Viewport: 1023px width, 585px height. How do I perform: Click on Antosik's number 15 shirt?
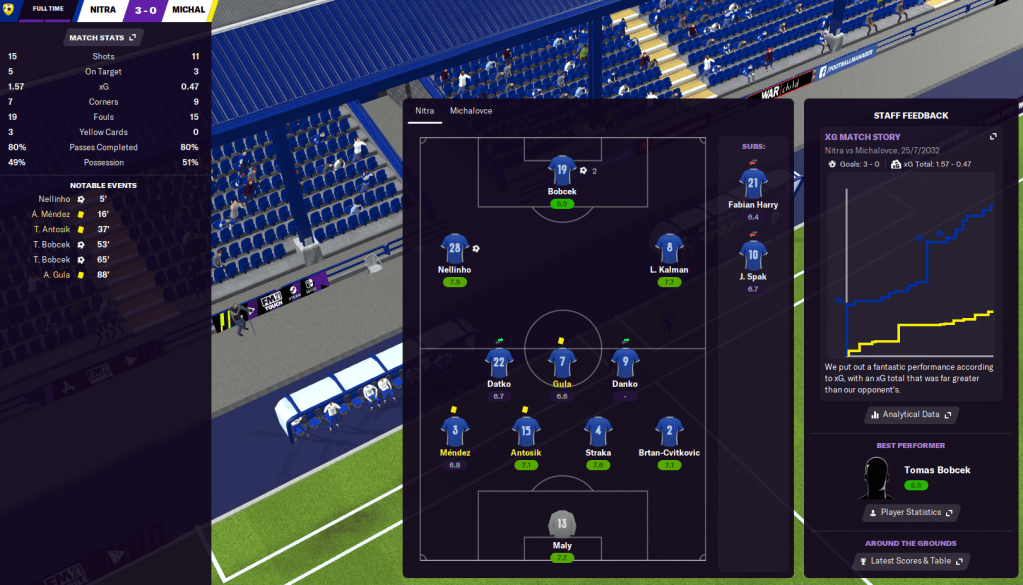(x=527, y=431)
